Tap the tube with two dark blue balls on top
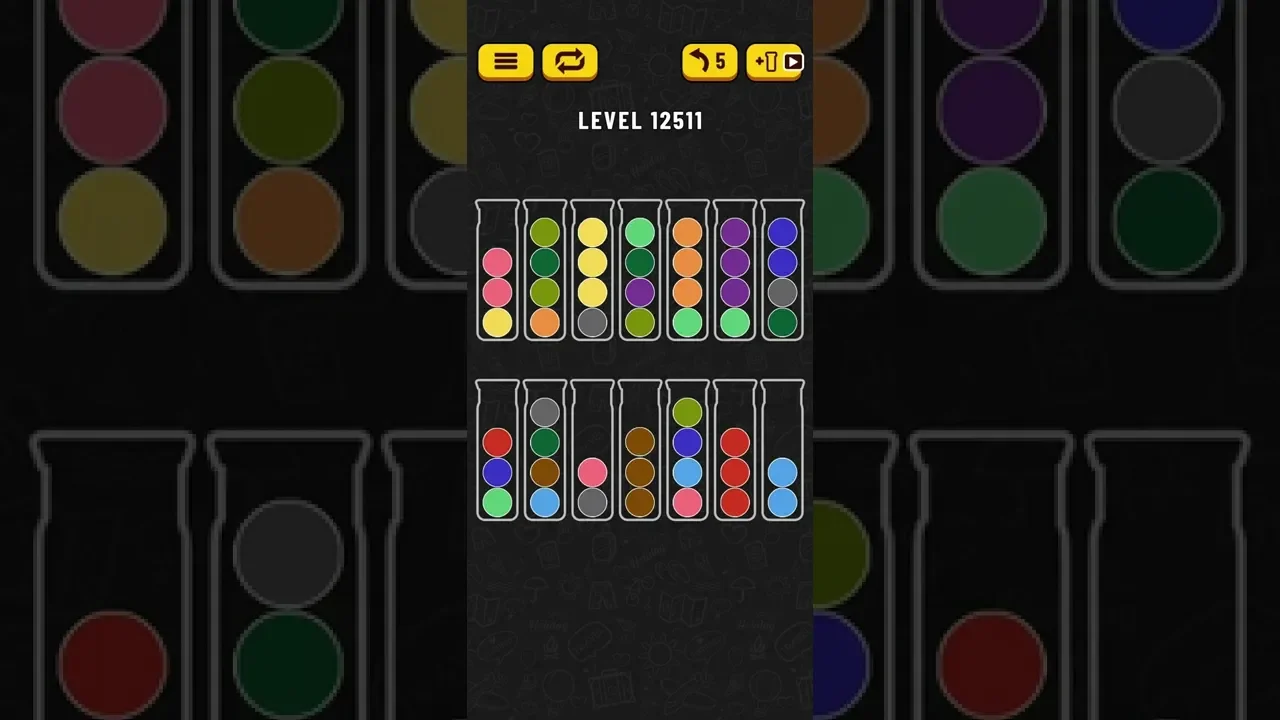This screenshot has width=1280, height=720. point(782,272)
